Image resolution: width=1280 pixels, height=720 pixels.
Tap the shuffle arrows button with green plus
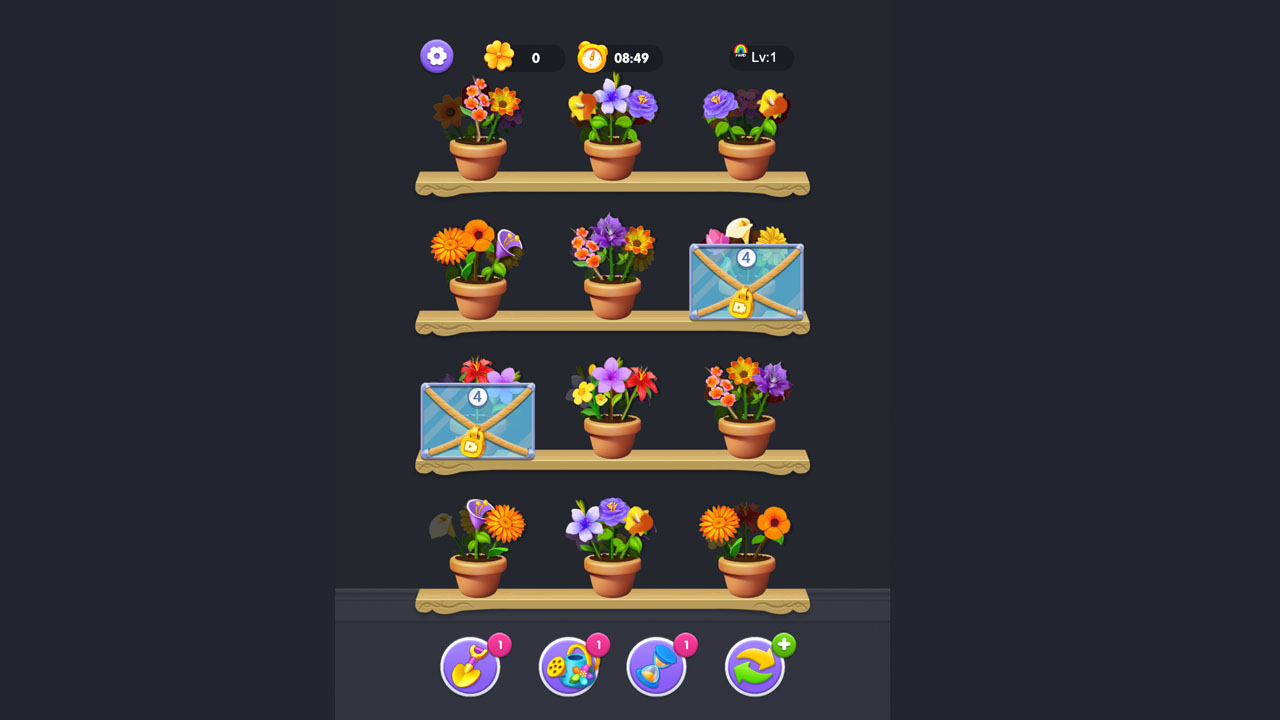tap(755, 666)
